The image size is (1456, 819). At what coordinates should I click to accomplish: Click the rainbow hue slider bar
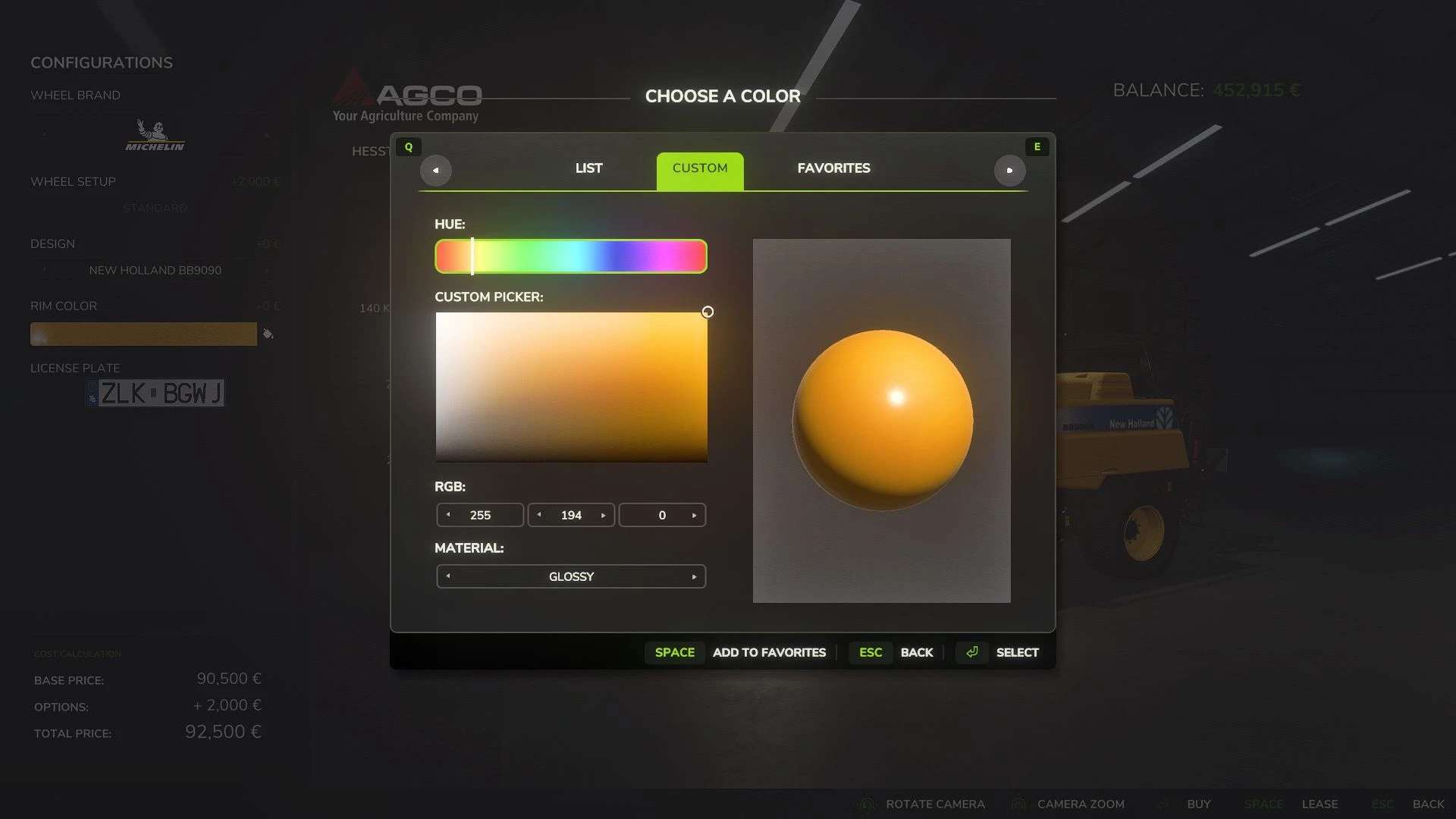coord(570,256)
